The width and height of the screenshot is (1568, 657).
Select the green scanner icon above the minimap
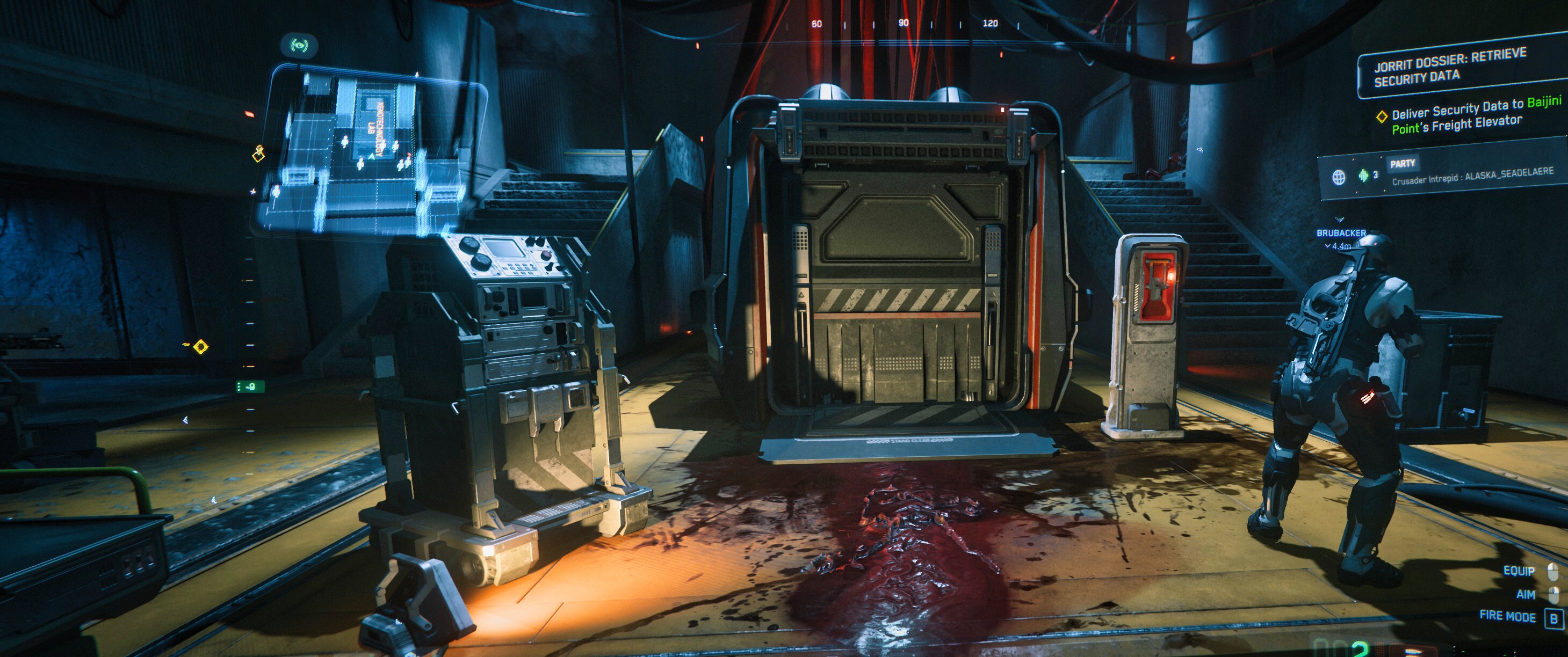(298, 45)
